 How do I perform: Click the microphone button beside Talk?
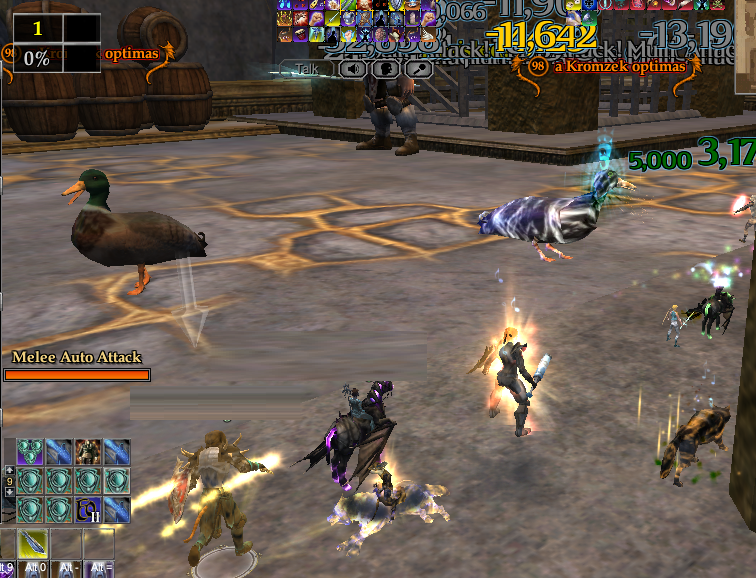tap(418, 69)
